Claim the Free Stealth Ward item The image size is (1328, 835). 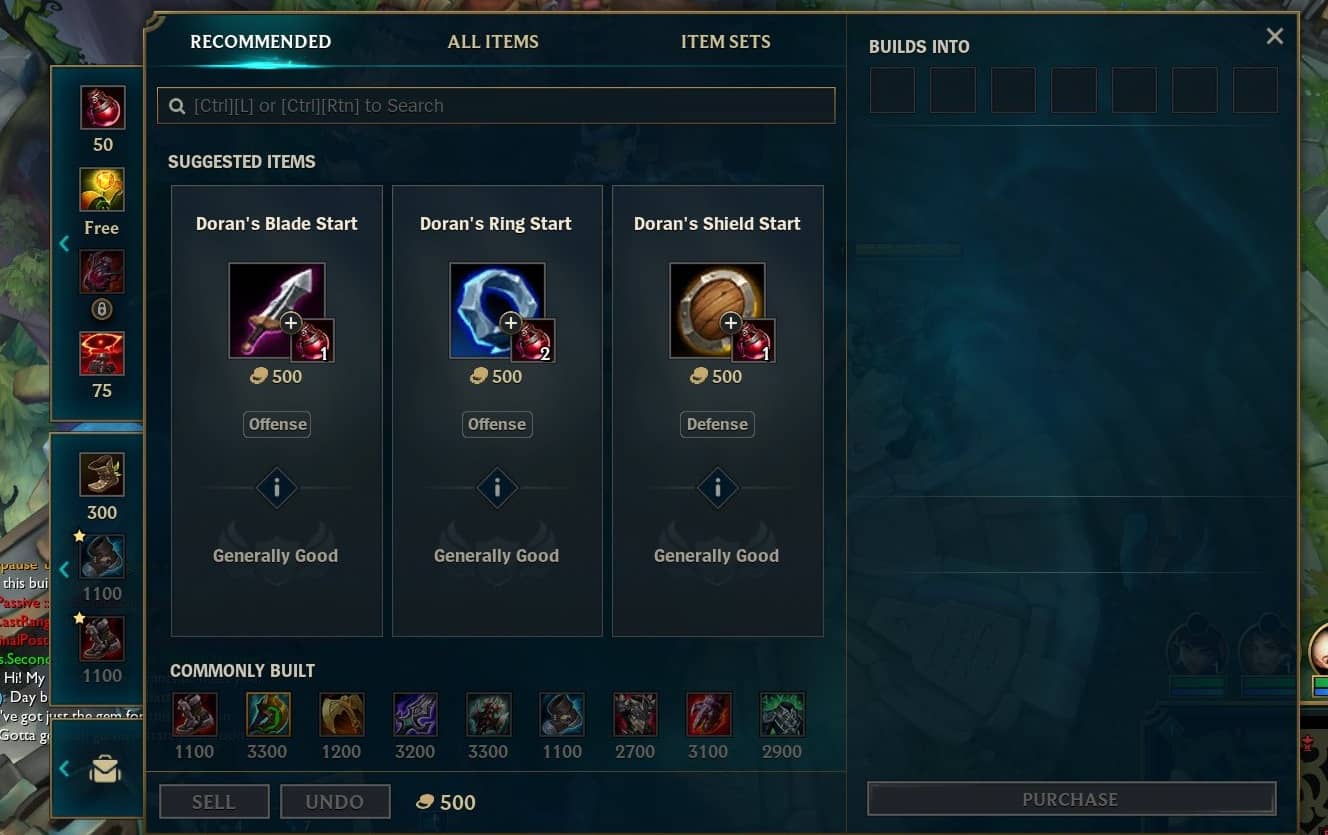click(x=100, y=188)
